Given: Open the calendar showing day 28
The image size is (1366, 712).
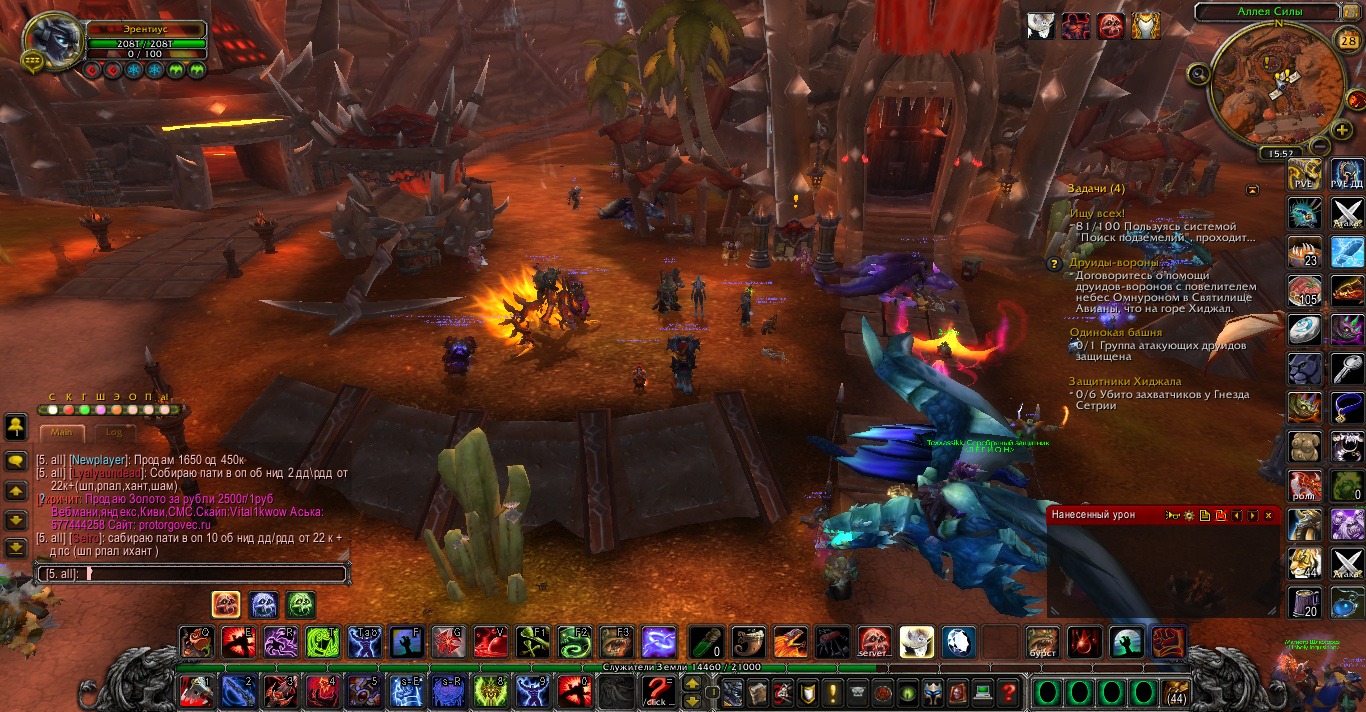Looking at the screenshot, I should (x=1347, y=41).
